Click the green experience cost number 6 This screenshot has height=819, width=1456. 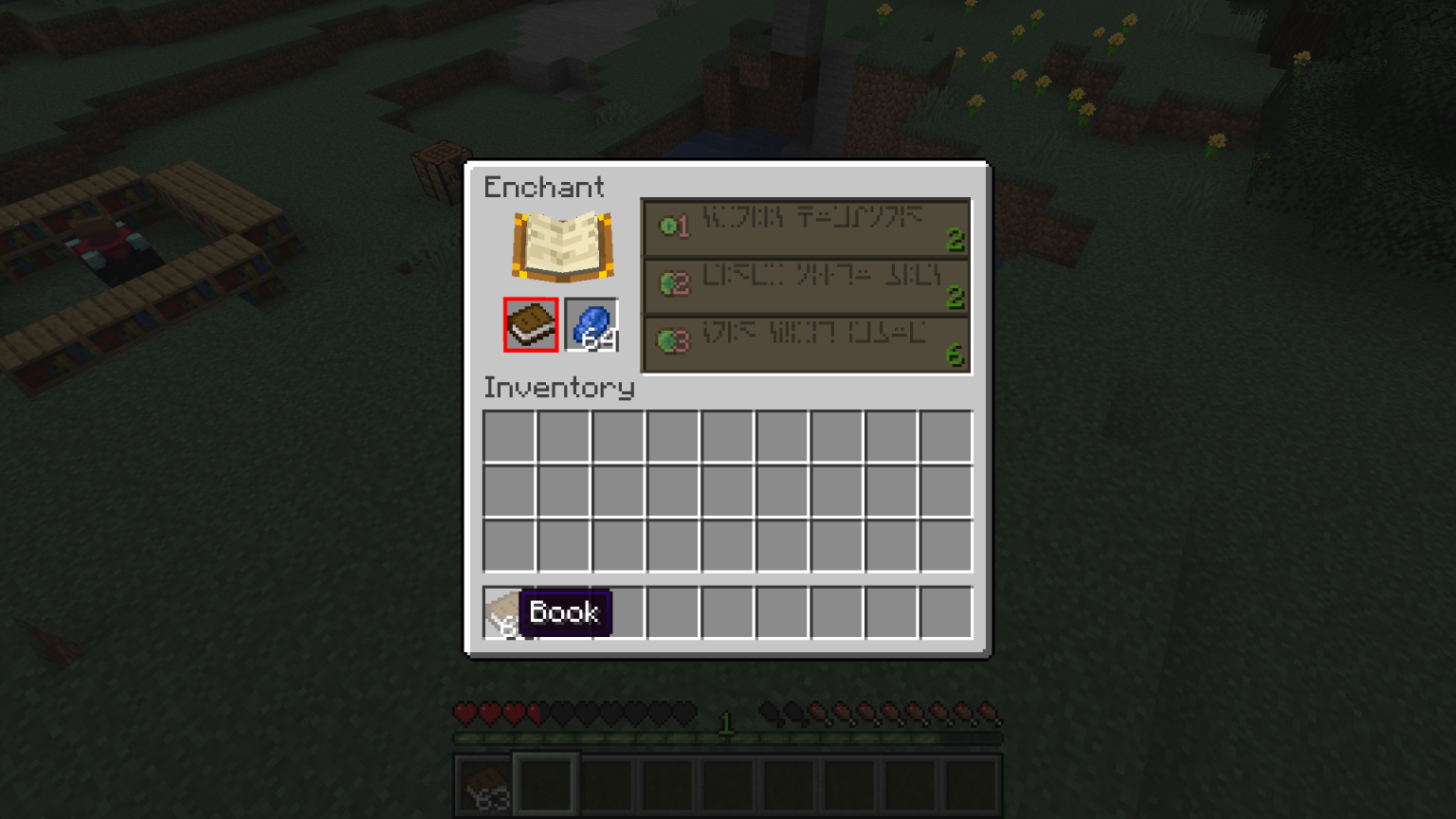(x=956, y=355)
